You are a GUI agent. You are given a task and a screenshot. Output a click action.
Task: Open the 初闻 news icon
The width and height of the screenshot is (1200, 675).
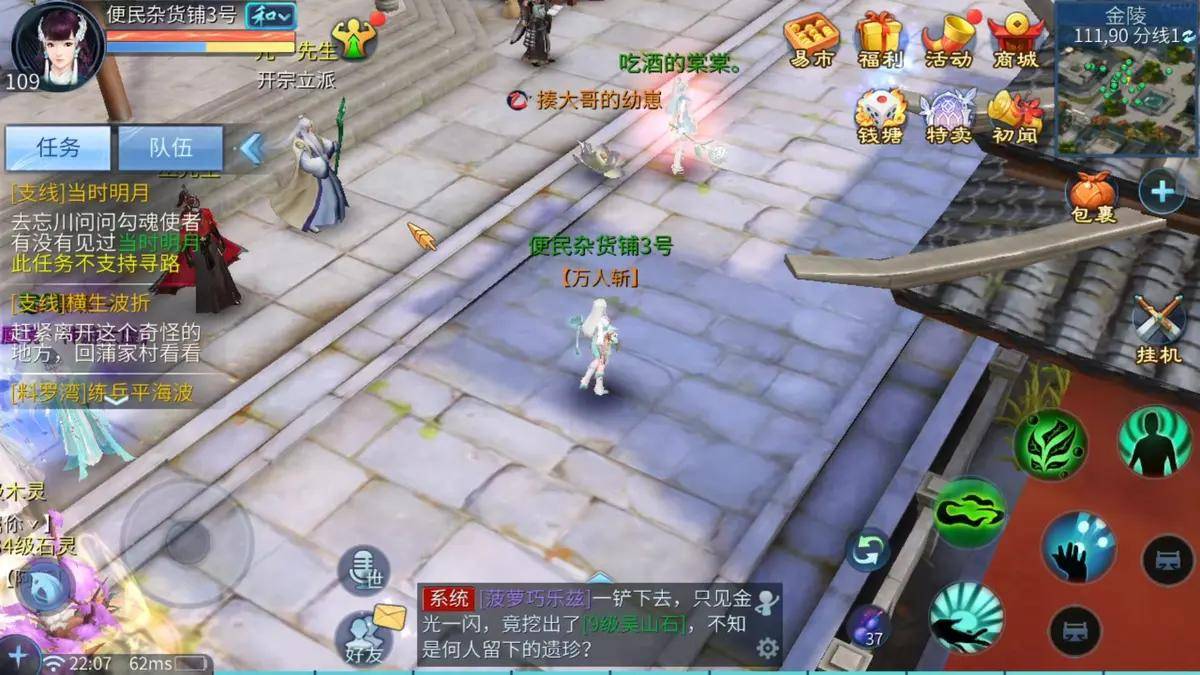[x=1014, y=117]
